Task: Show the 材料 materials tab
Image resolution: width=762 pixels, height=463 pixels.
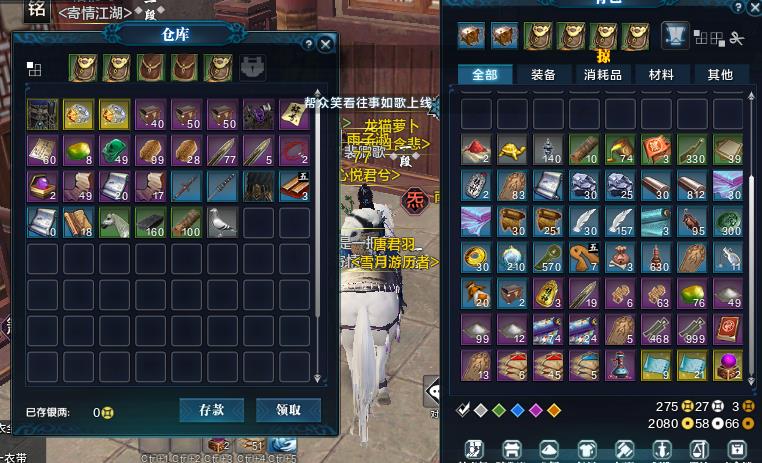Action: [661, 75]
